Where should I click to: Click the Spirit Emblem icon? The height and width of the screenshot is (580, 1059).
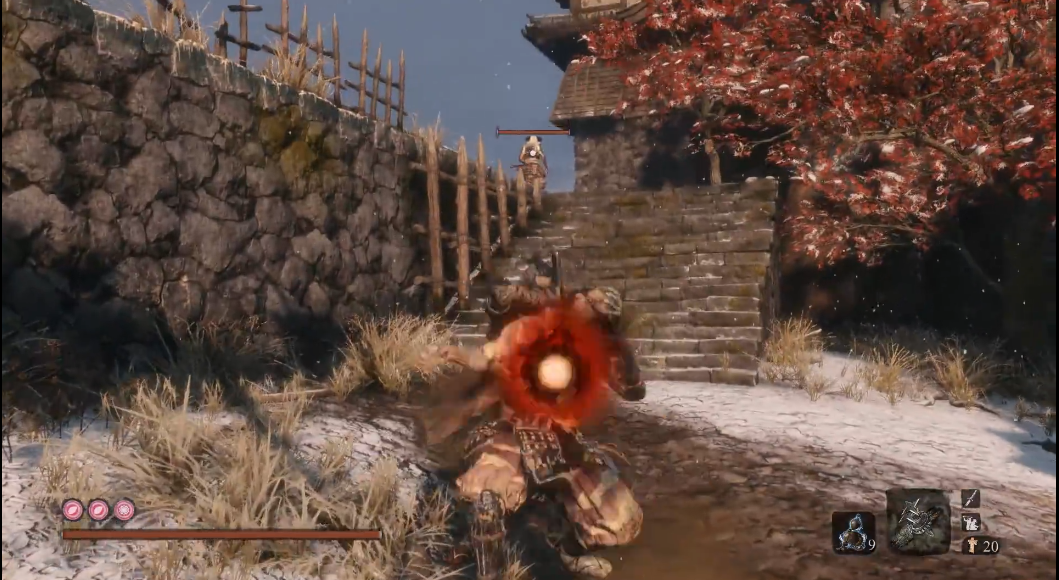pos(970,546)
